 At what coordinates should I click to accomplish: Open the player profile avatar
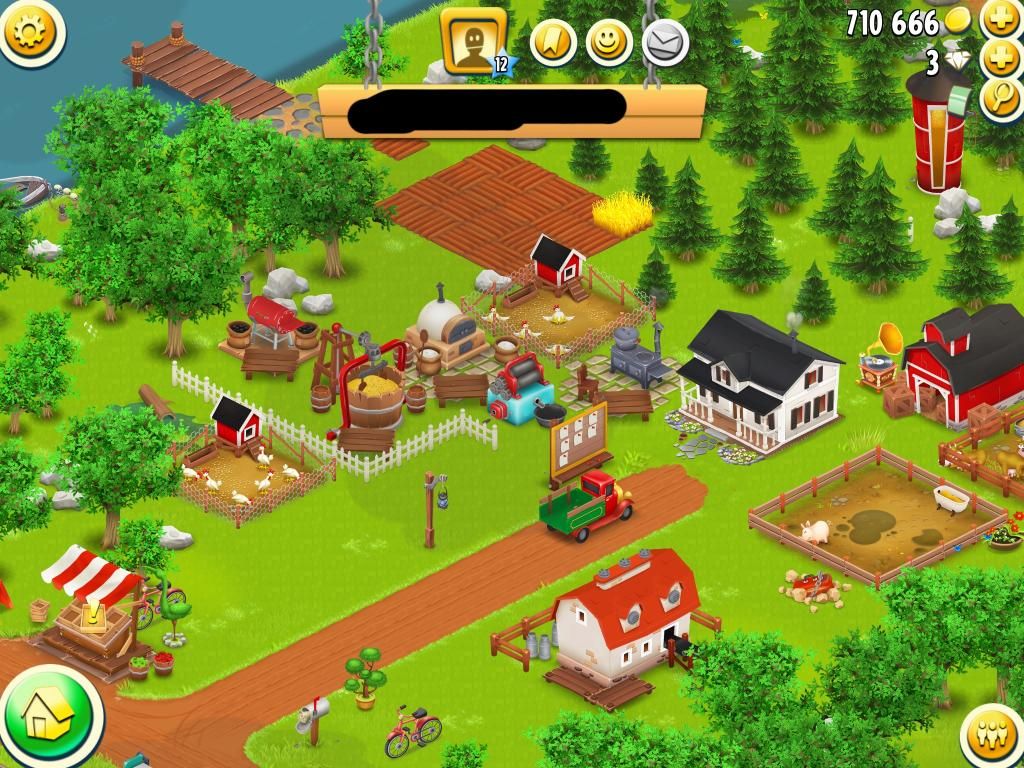point(473,41)
